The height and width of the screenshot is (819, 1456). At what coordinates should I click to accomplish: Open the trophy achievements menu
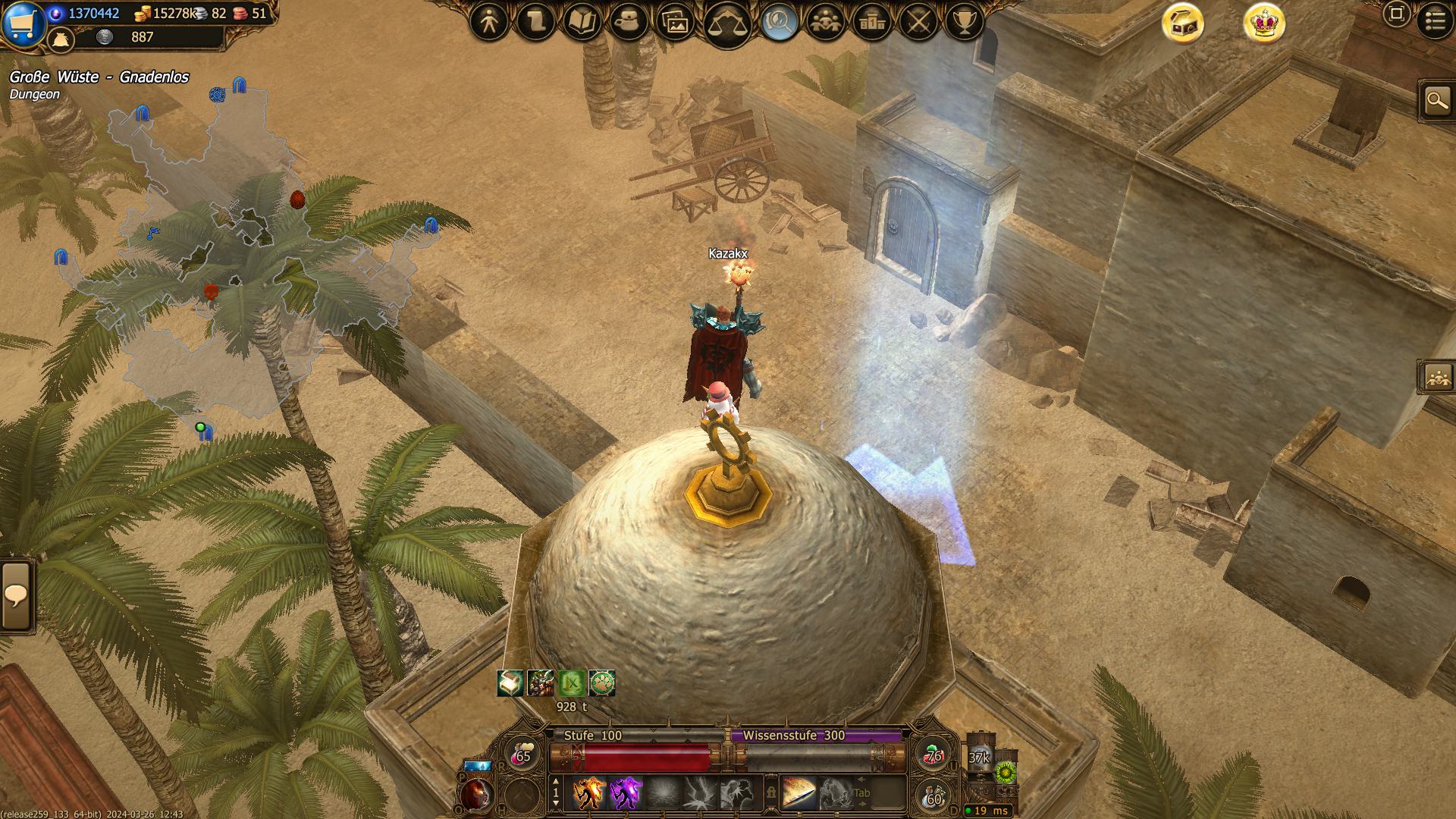point(965,23)
